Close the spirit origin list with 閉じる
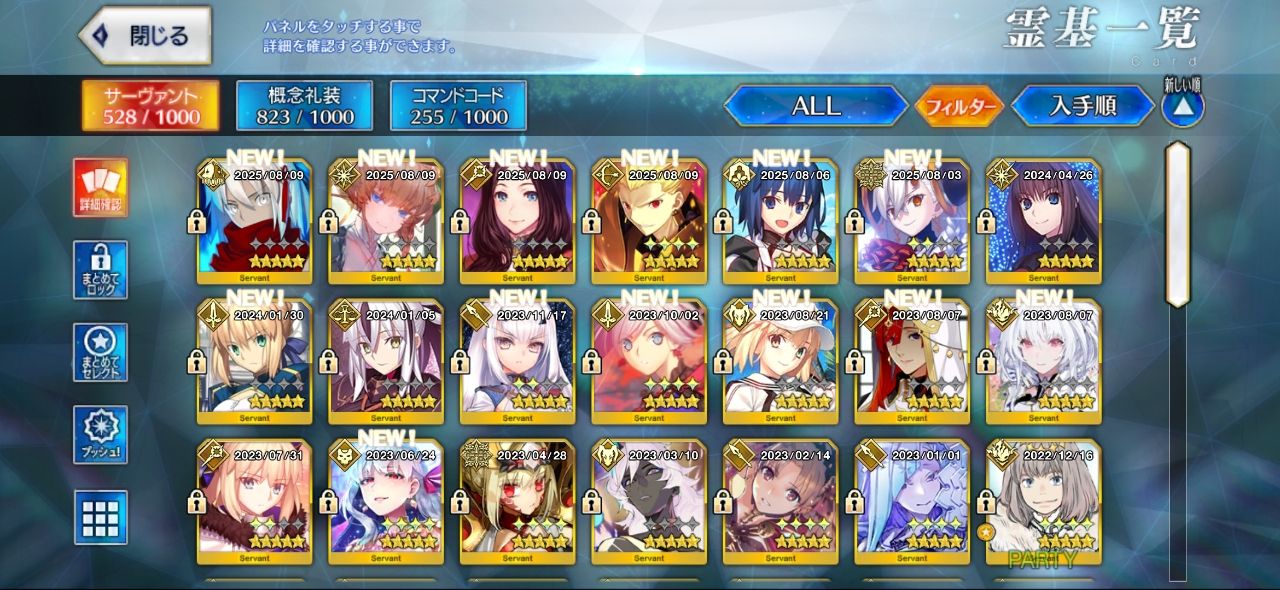Image resolution: width=1280 pixels, height=590 pixels. [x=146, y=36]
